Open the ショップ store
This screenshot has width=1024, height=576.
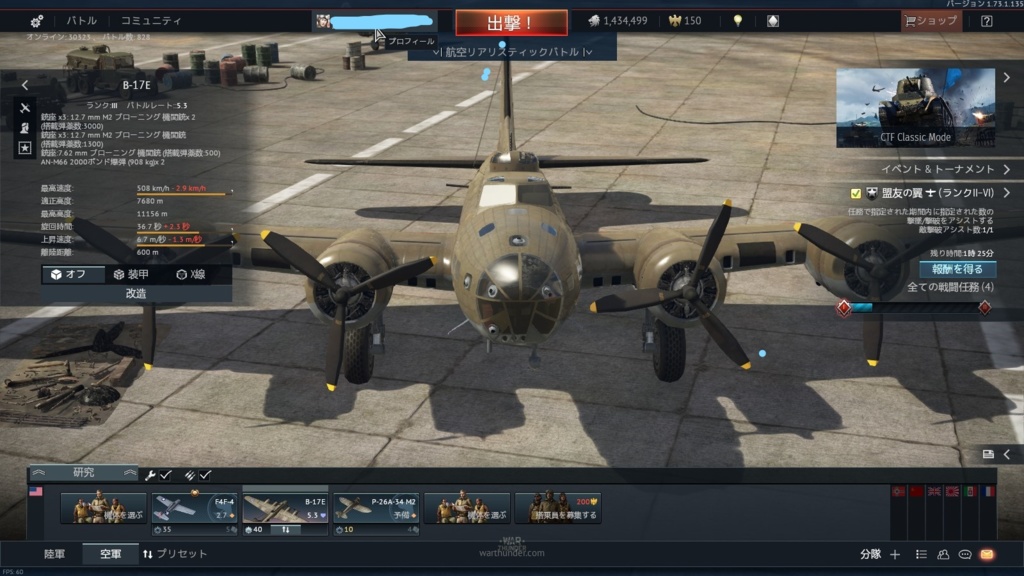pos(931,21)
